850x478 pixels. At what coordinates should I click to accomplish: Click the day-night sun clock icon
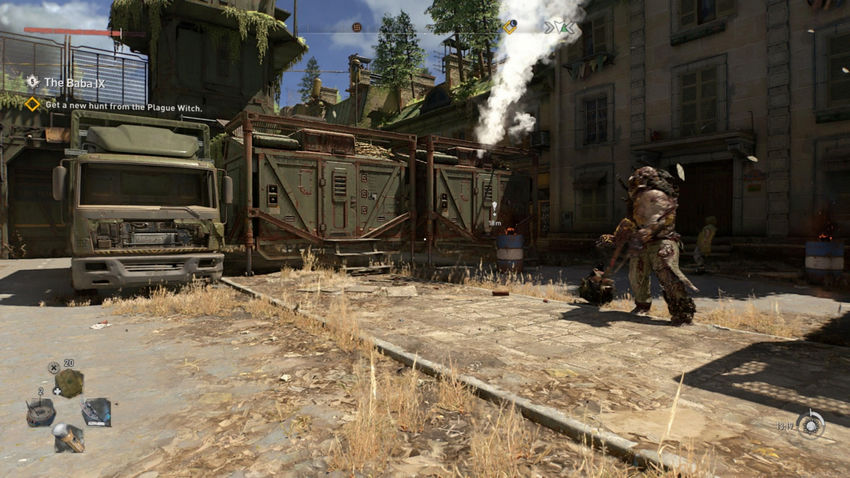pos(810,424)
